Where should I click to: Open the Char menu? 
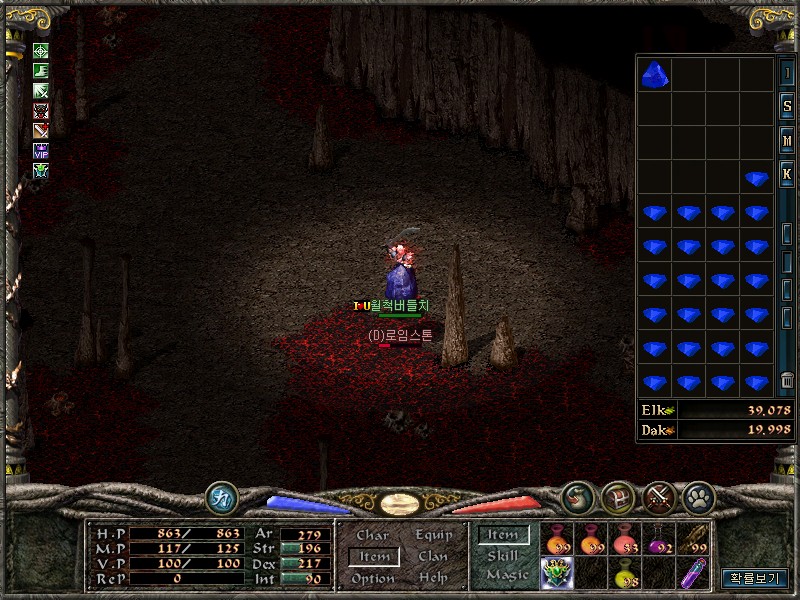[372, 535]
